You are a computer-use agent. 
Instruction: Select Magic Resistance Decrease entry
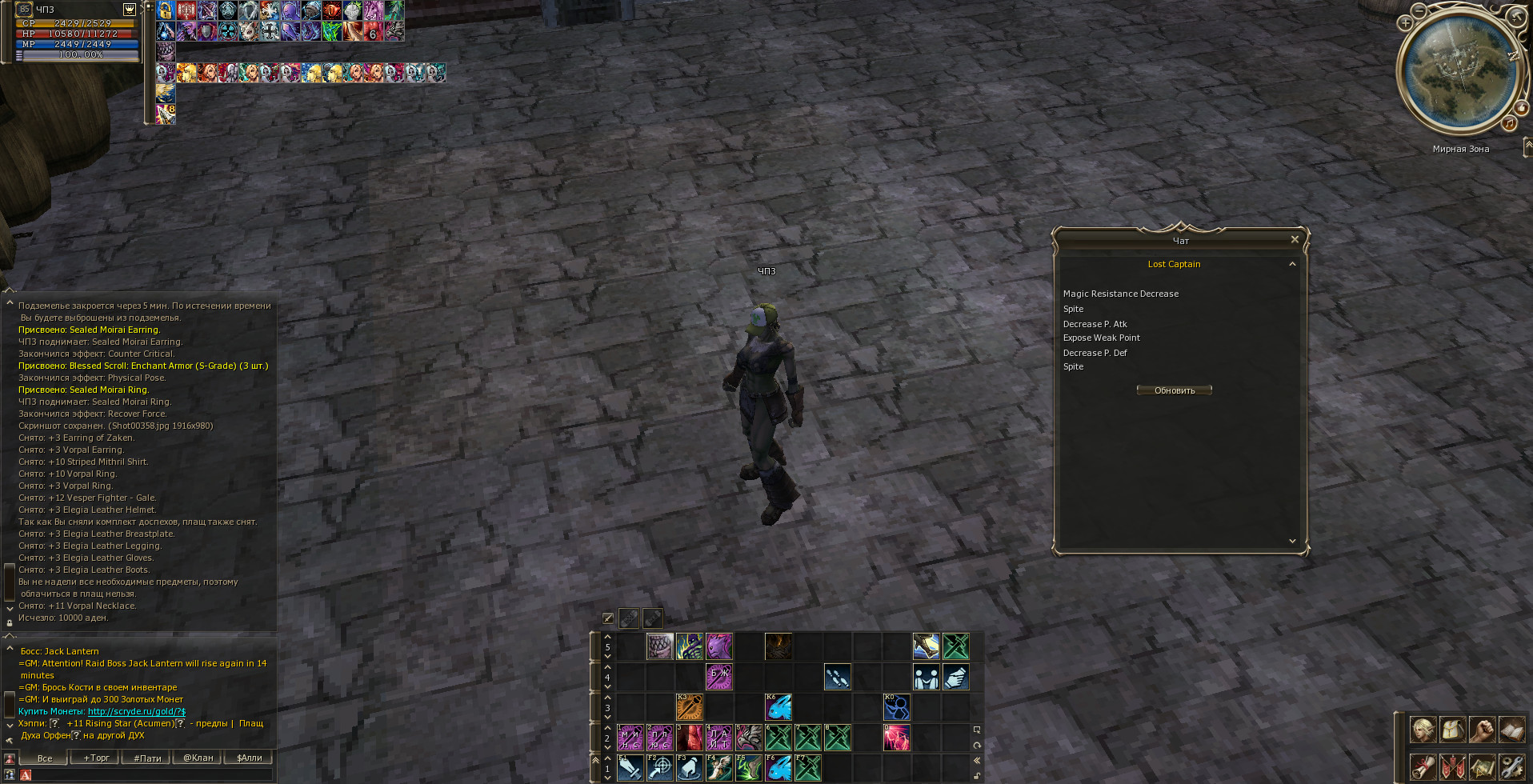click(1120, 294)
